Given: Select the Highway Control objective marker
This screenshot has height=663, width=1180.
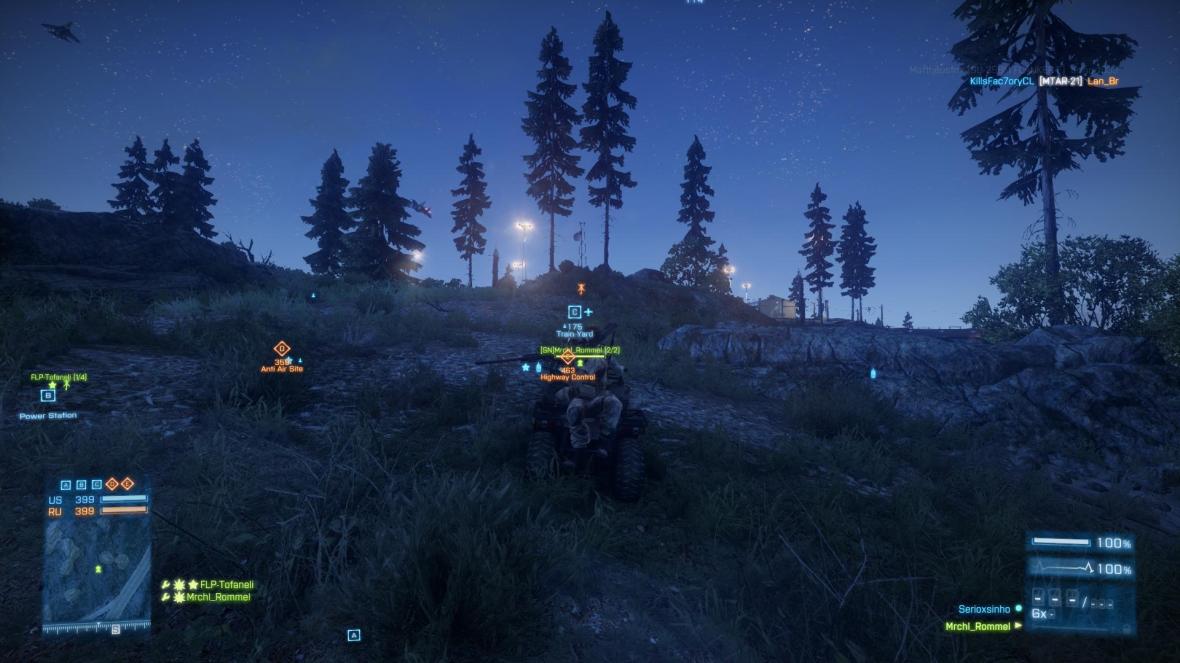Looking at the screenshot, I should [567, 357].
